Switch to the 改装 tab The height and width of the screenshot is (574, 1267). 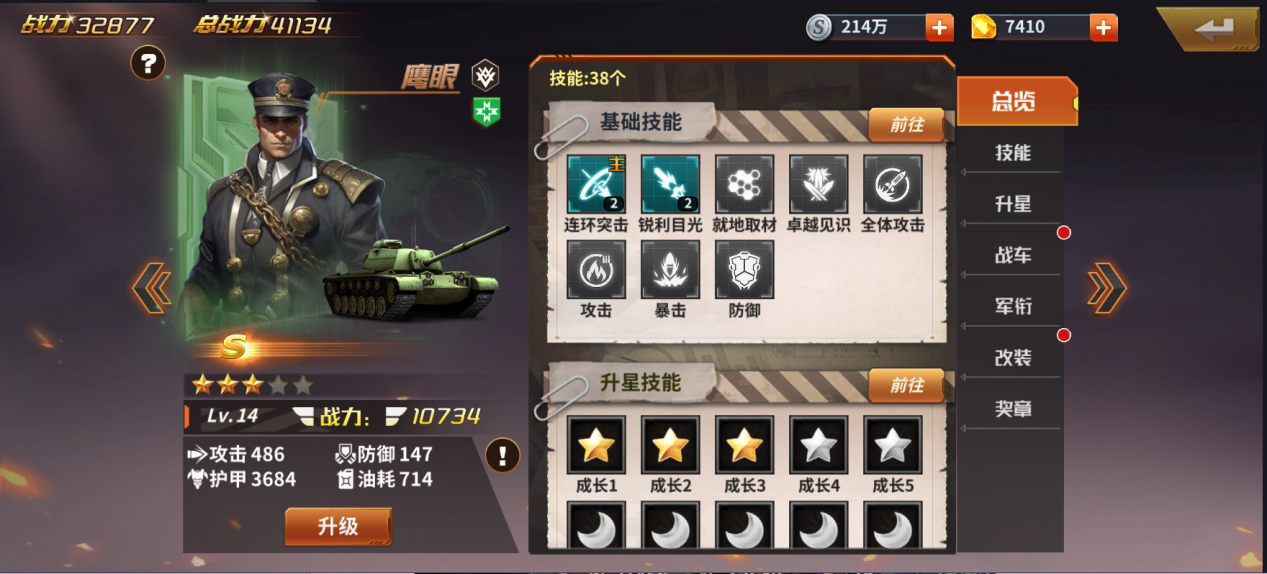point(1012,357)
